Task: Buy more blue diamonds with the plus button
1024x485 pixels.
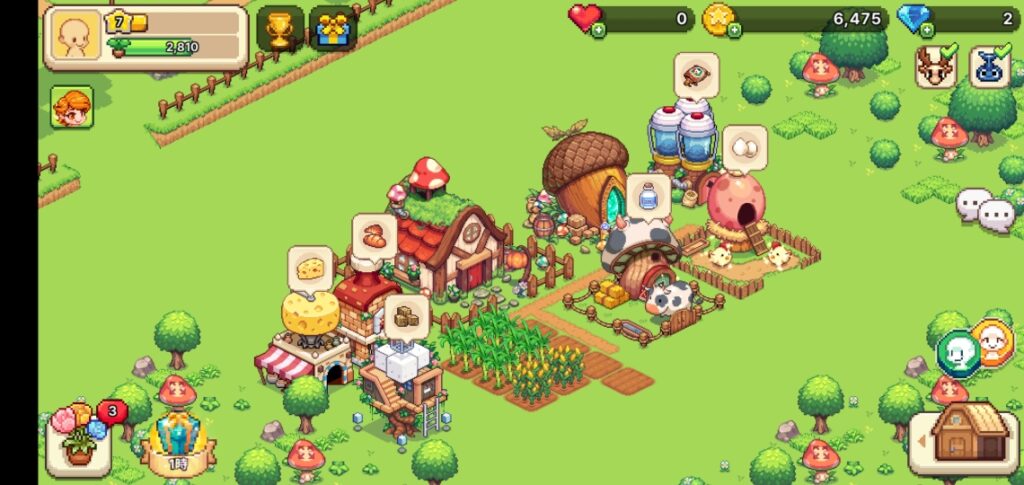Action: 928,31
